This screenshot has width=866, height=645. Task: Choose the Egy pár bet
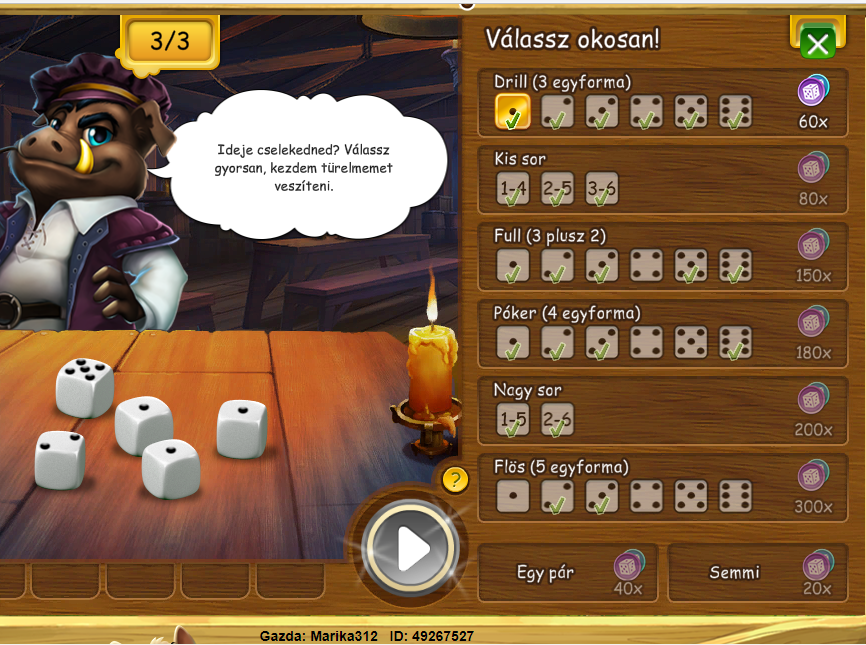tap(567, 574)
